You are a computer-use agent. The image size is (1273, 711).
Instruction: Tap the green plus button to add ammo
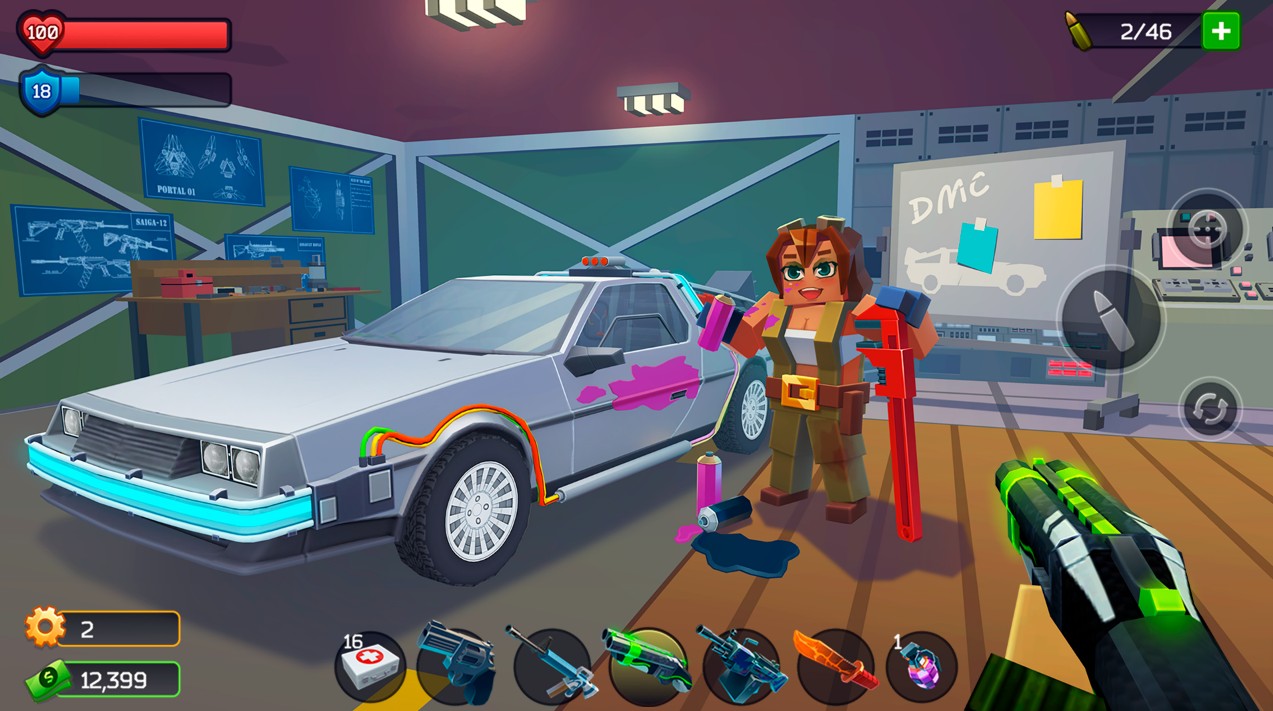1221,31
